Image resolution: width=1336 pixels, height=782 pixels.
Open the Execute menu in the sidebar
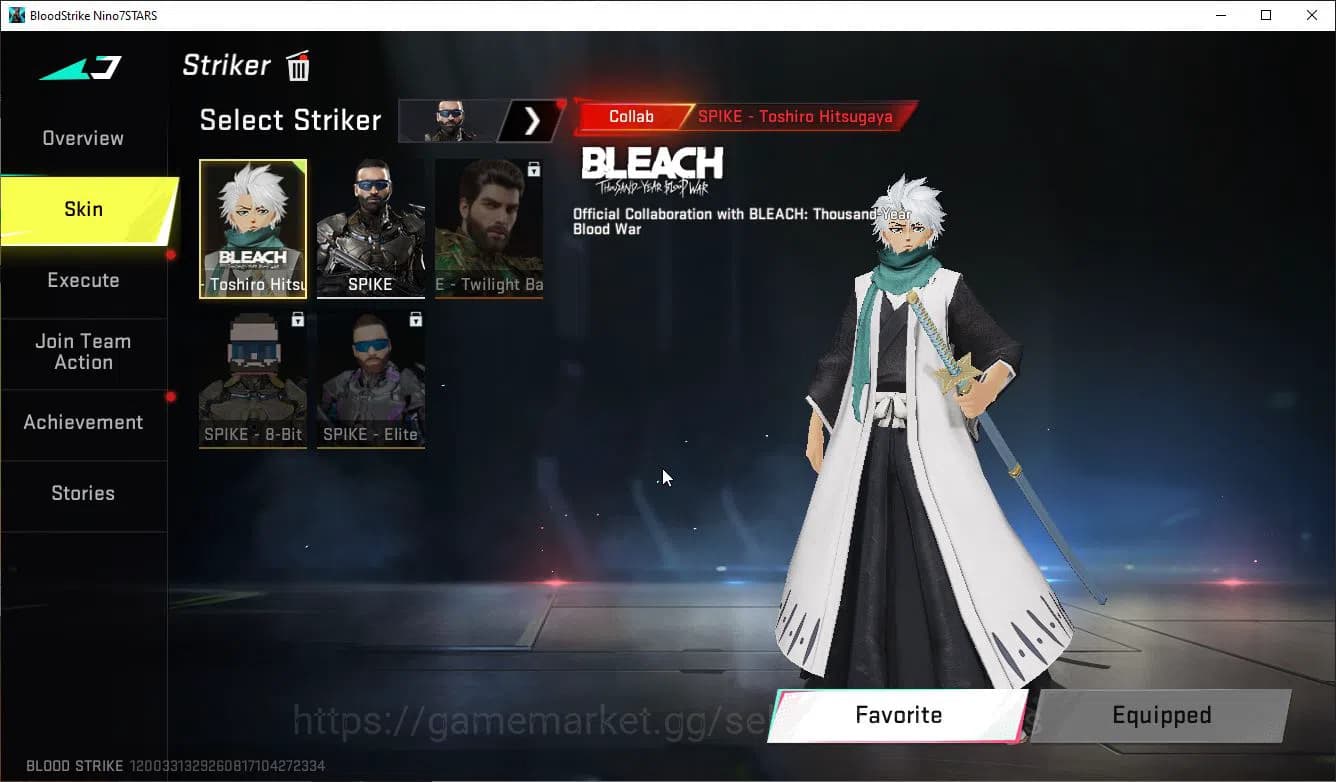(x=83, y=280)
